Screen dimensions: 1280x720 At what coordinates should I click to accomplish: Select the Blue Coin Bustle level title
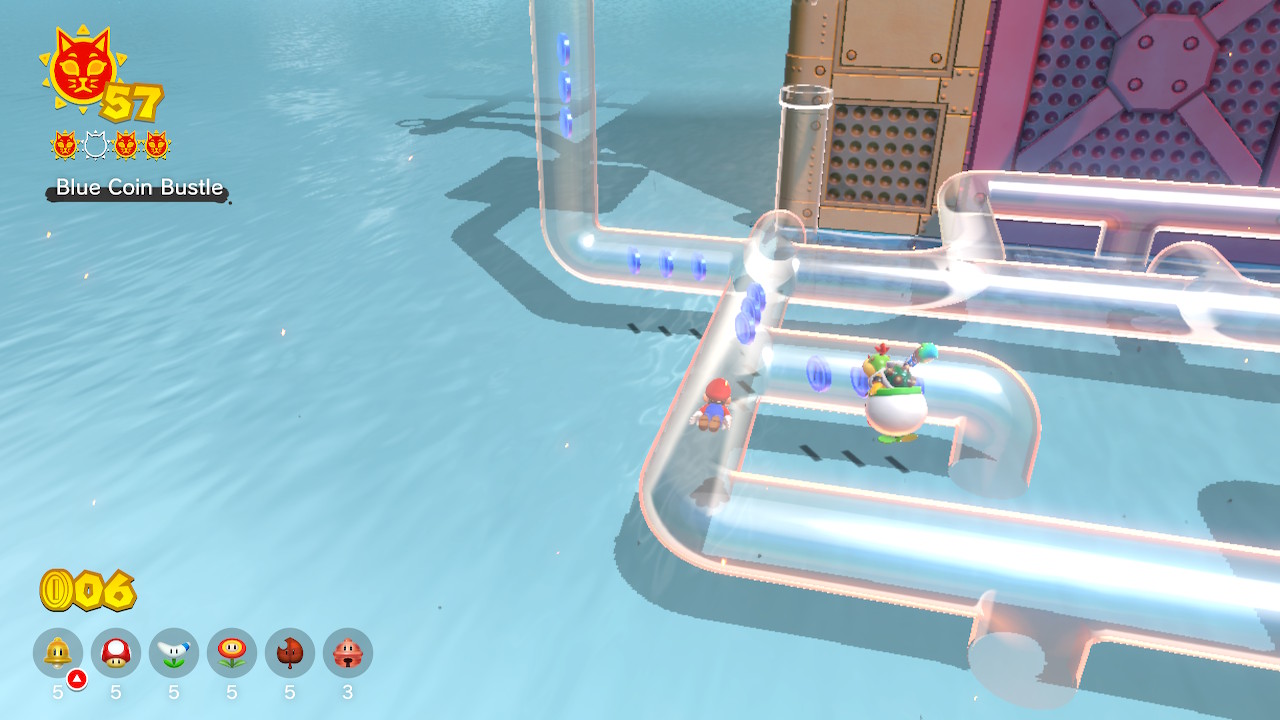[x=137, y=187]
